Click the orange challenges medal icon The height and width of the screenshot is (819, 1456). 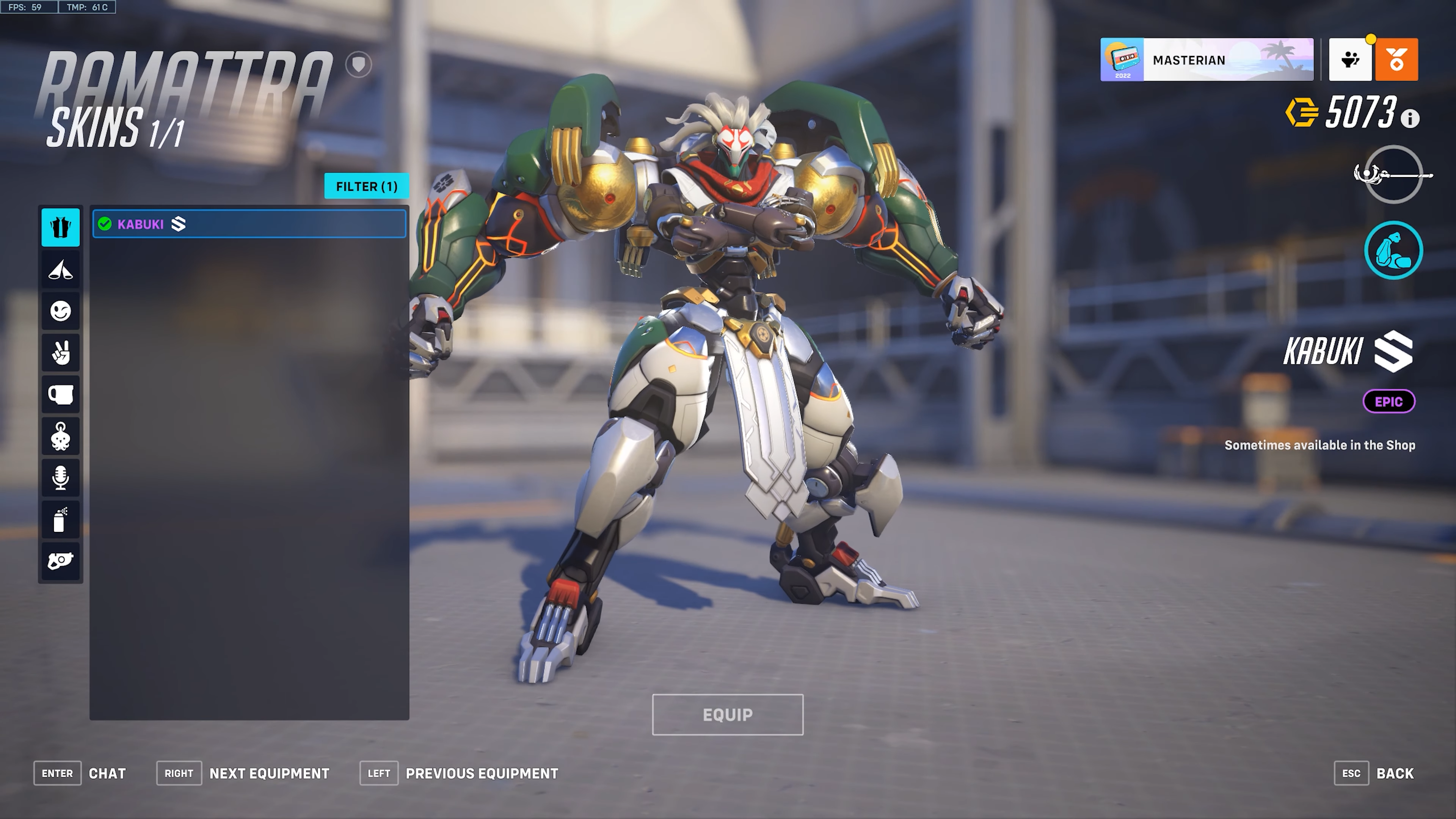click(1396, 60)
